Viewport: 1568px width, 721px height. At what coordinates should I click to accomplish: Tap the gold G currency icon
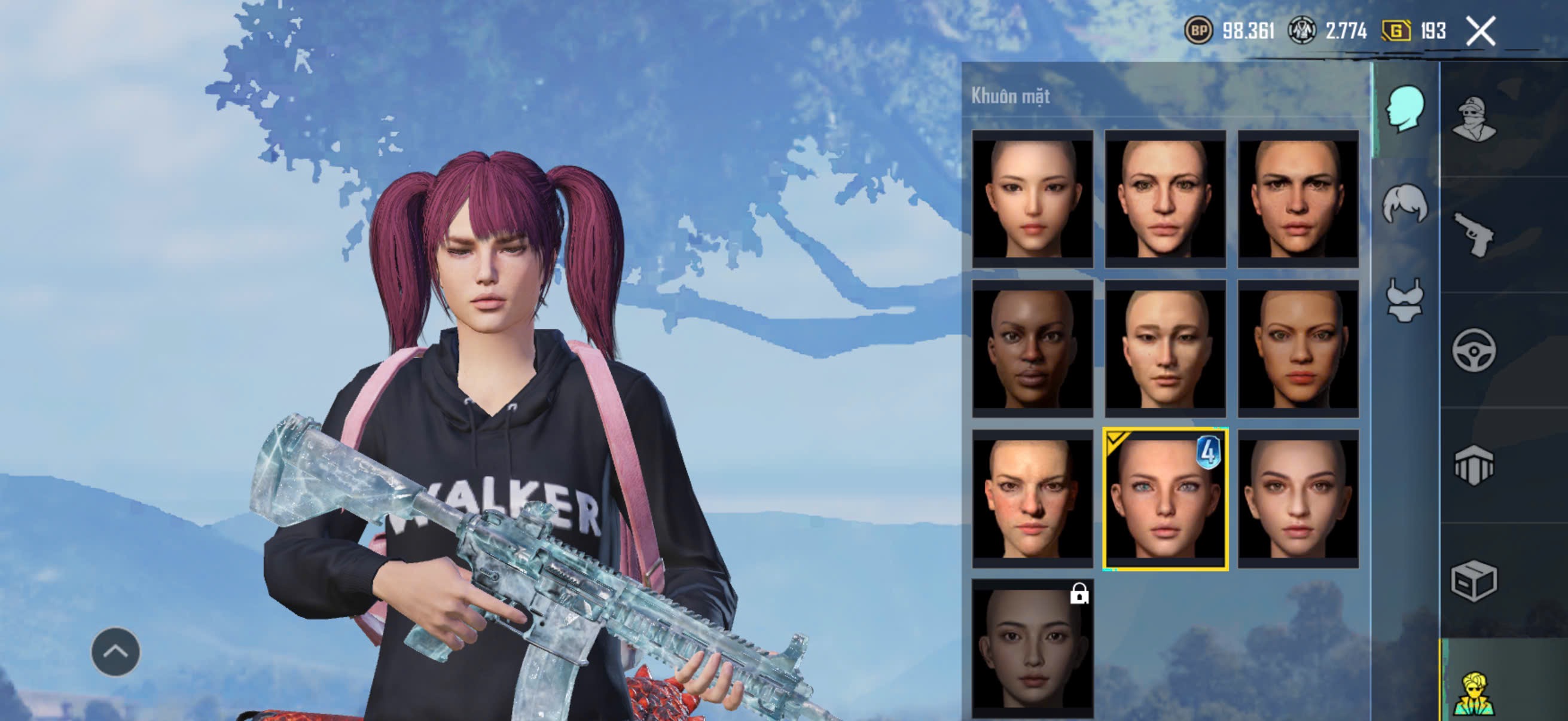click(x=1396, y=30)
